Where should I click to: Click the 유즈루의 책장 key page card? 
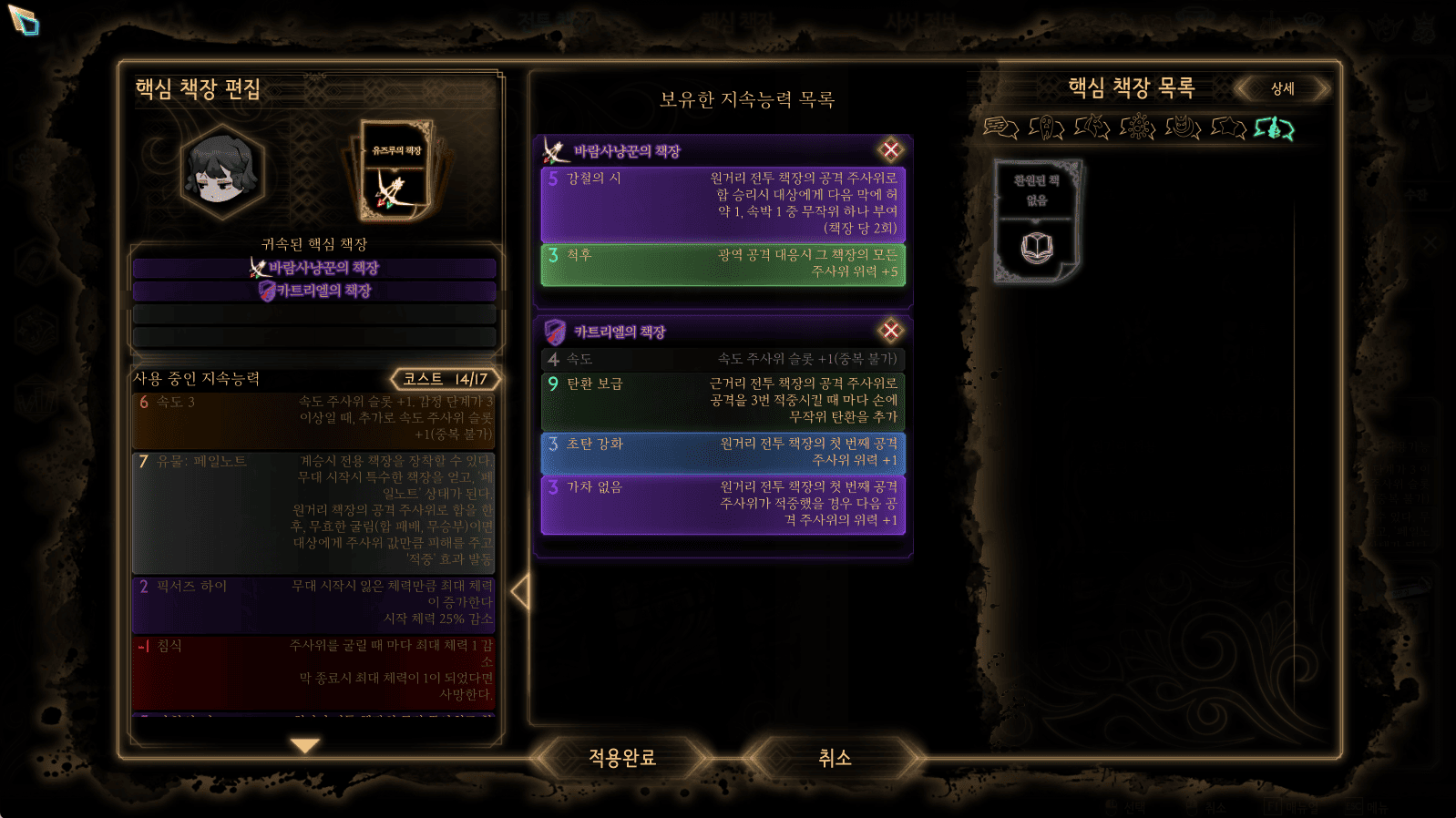coord(396,170)
